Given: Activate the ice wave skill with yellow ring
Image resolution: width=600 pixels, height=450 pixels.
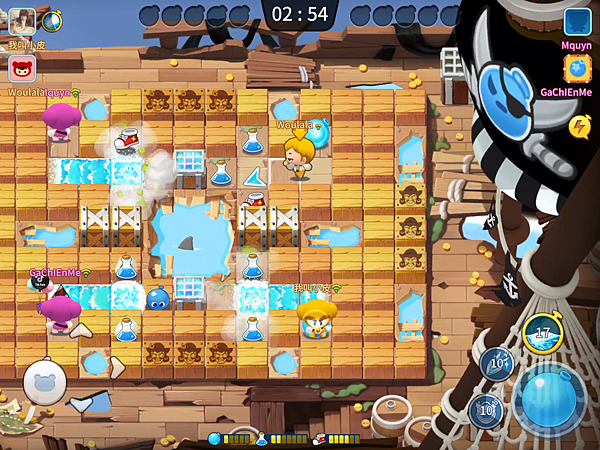Looking at the screenshot, I should [x=542, y=333].
